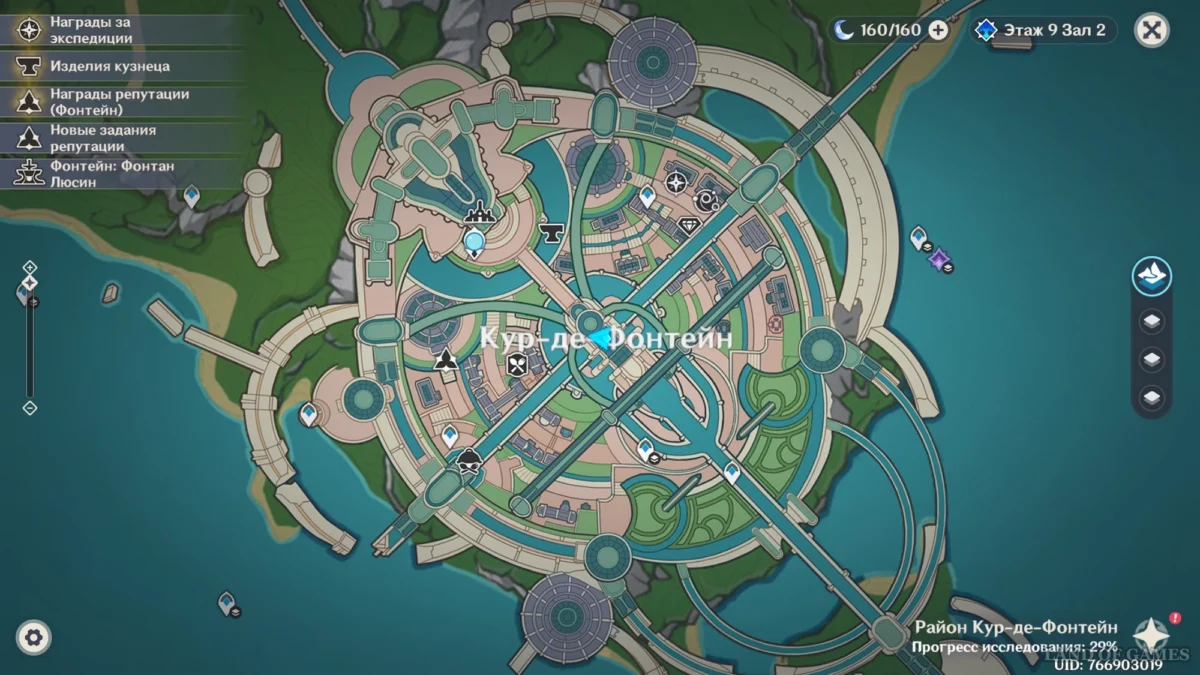Close the map with the X button
This screenshot has width=1200, height=675.
click(1151, 30)
